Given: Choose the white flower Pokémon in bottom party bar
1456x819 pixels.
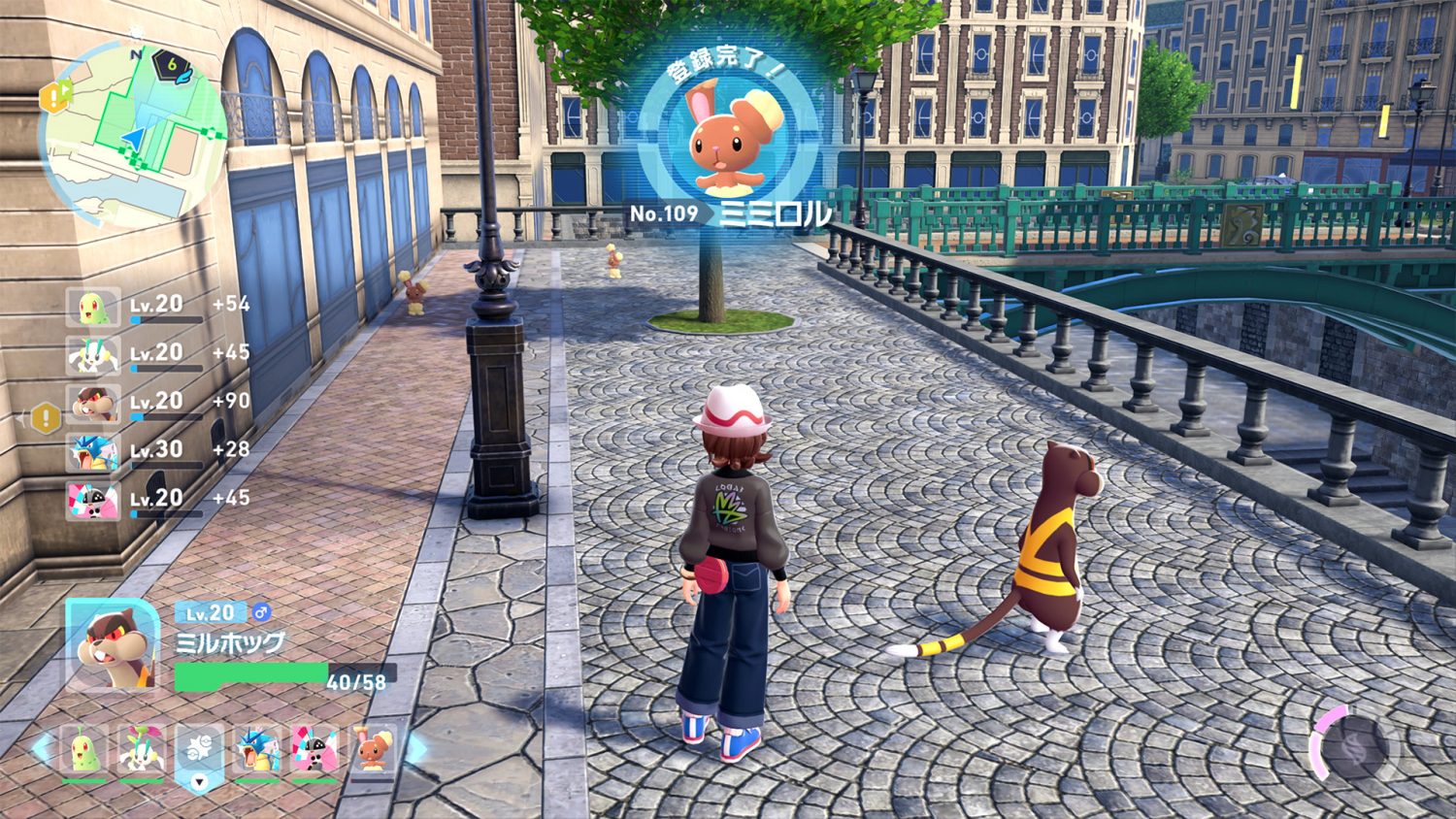Looking at the screenshot, I should (x=142, y=750).
